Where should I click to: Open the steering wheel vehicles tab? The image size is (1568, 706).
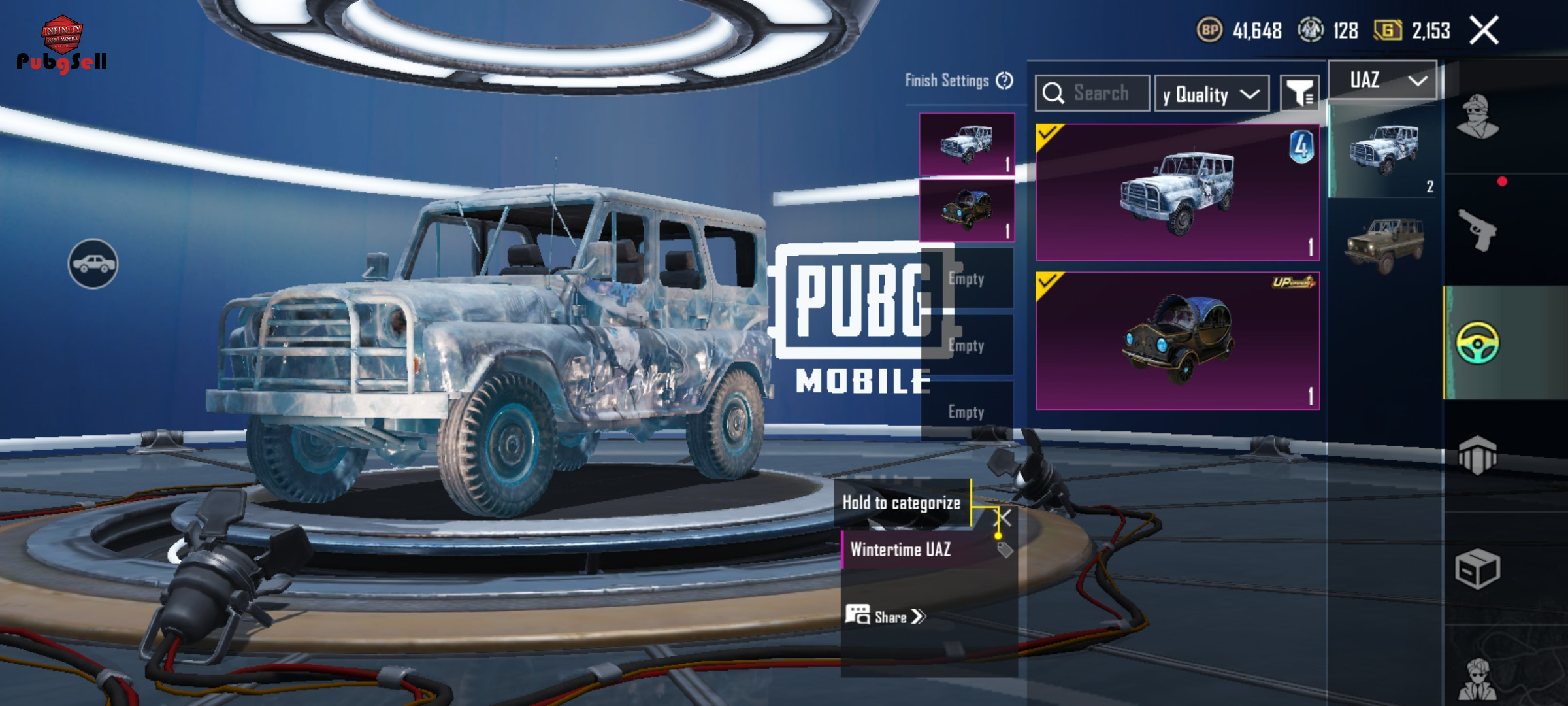pos(1478,343)
